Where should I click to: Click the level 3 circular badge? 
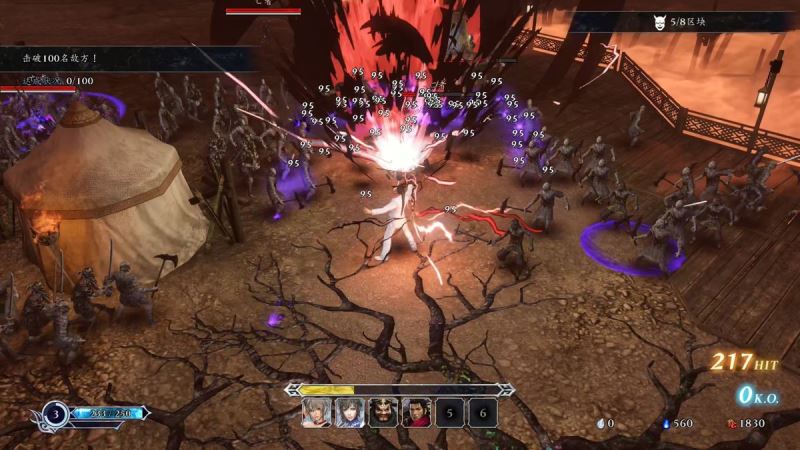[53, 412]
